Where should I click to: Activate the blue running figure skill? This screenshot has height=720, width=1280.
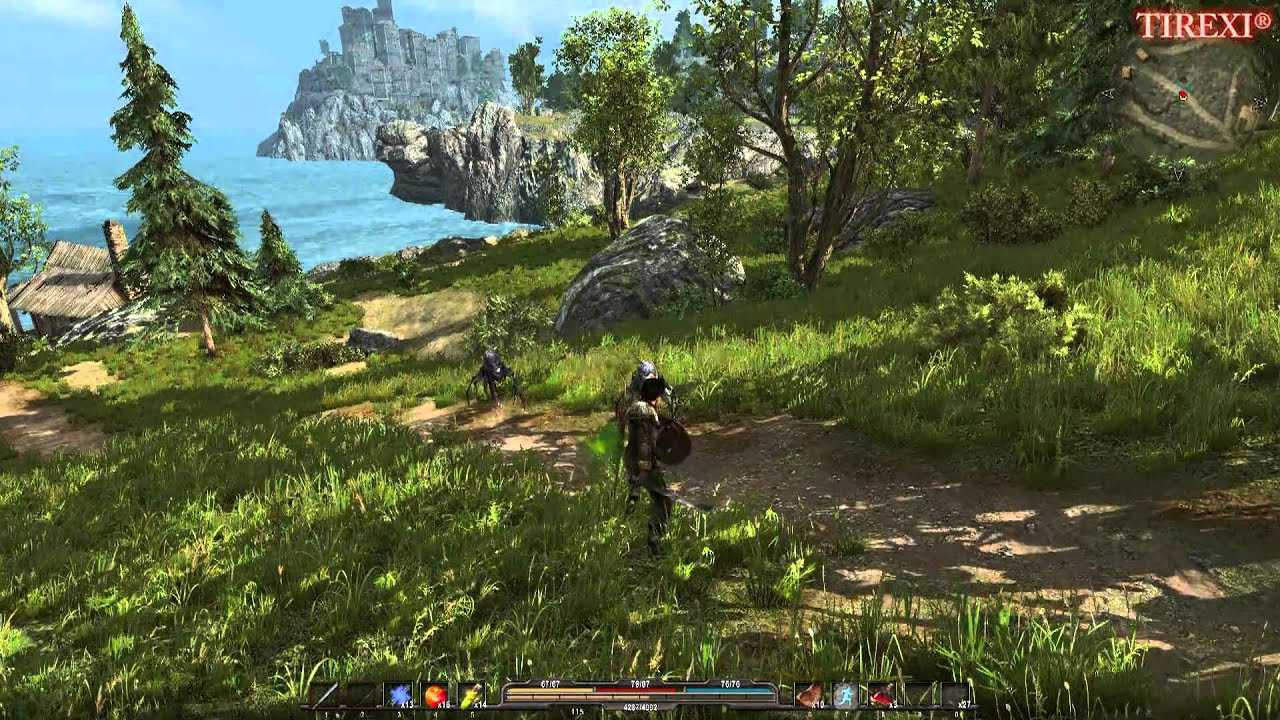tap(845, 695)
